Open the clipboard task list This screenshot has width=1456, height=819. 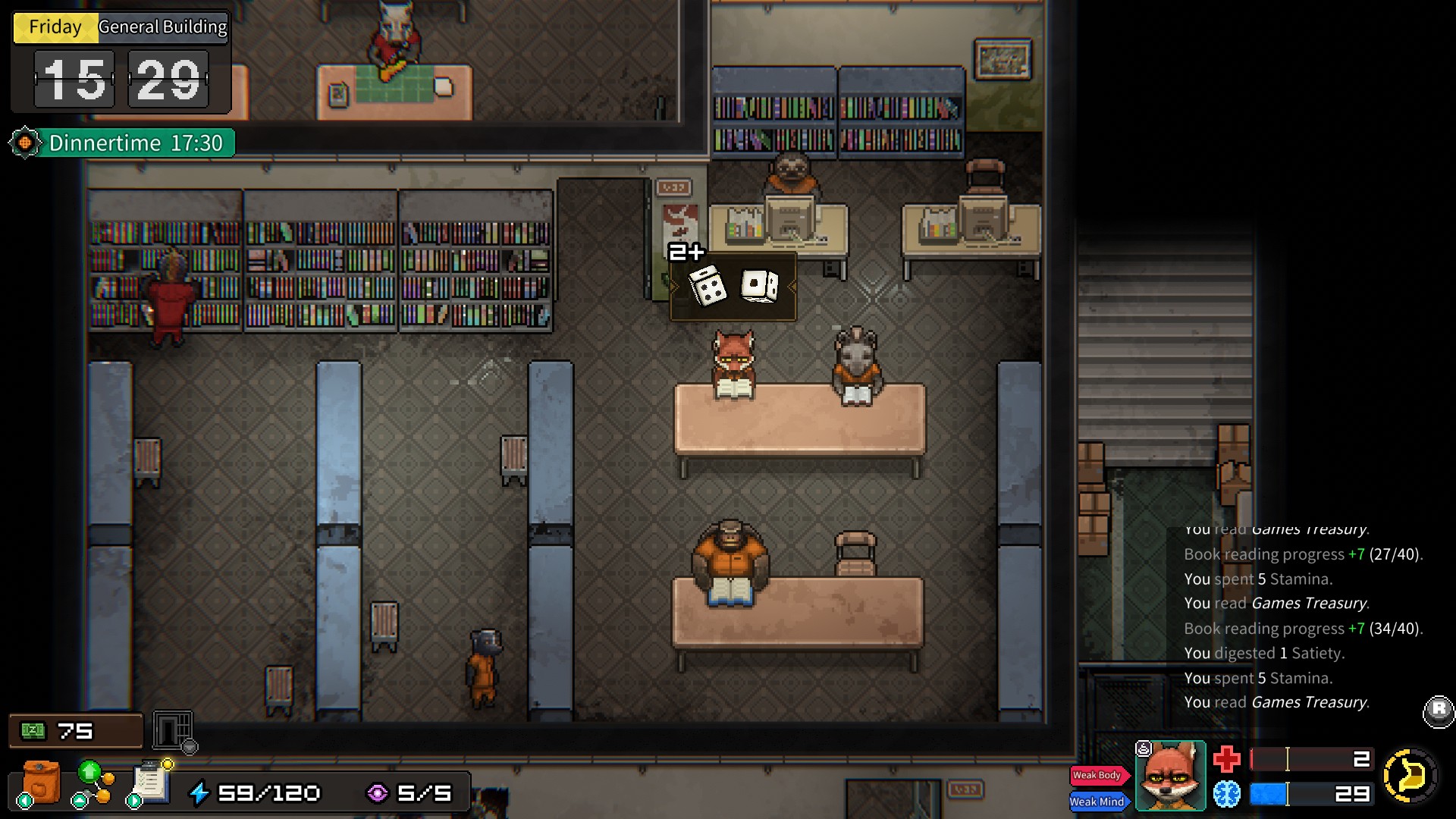[x=150, y=783]
